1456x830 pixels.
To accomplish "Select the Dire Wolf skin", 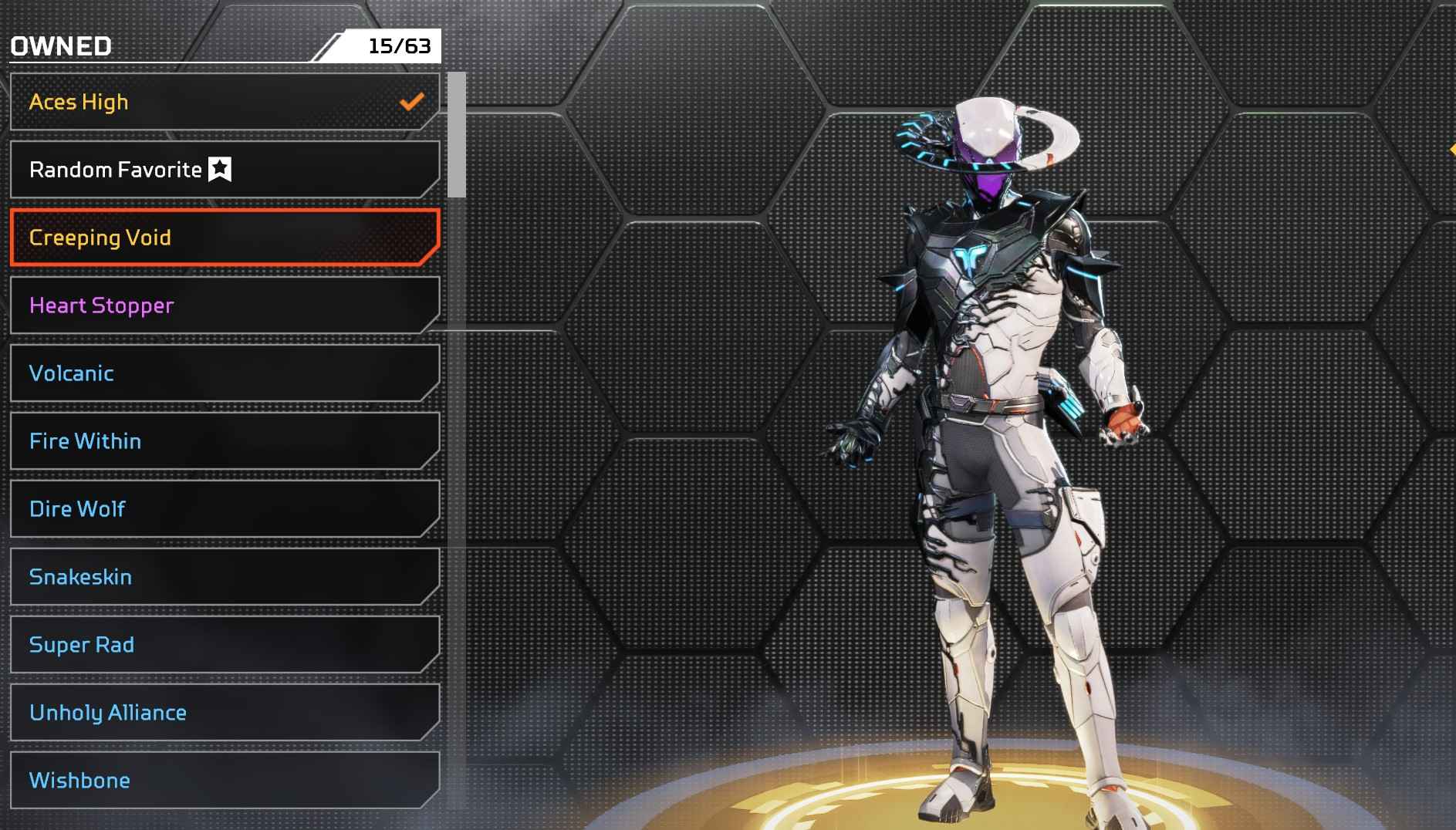I will pos(224,509).
